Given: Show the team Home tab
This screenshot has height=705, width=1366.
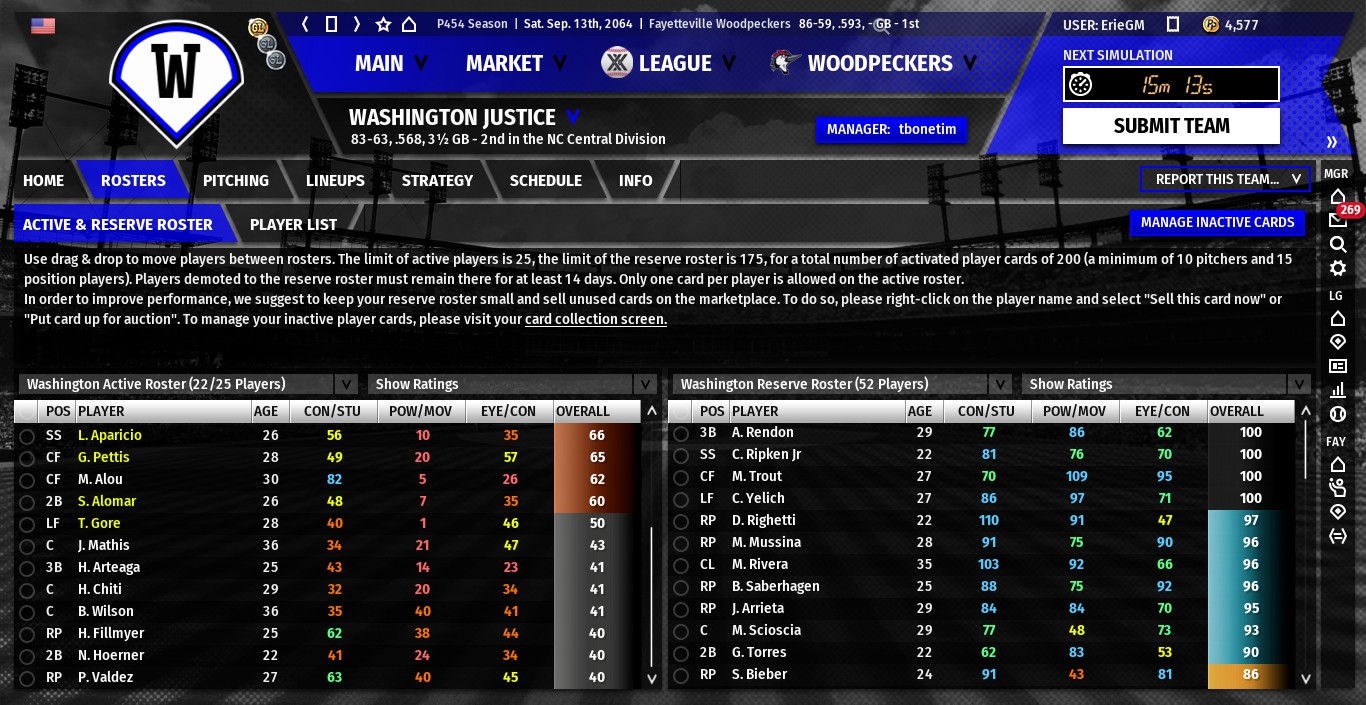Looking at the screenshot, I should coord(43,180).
